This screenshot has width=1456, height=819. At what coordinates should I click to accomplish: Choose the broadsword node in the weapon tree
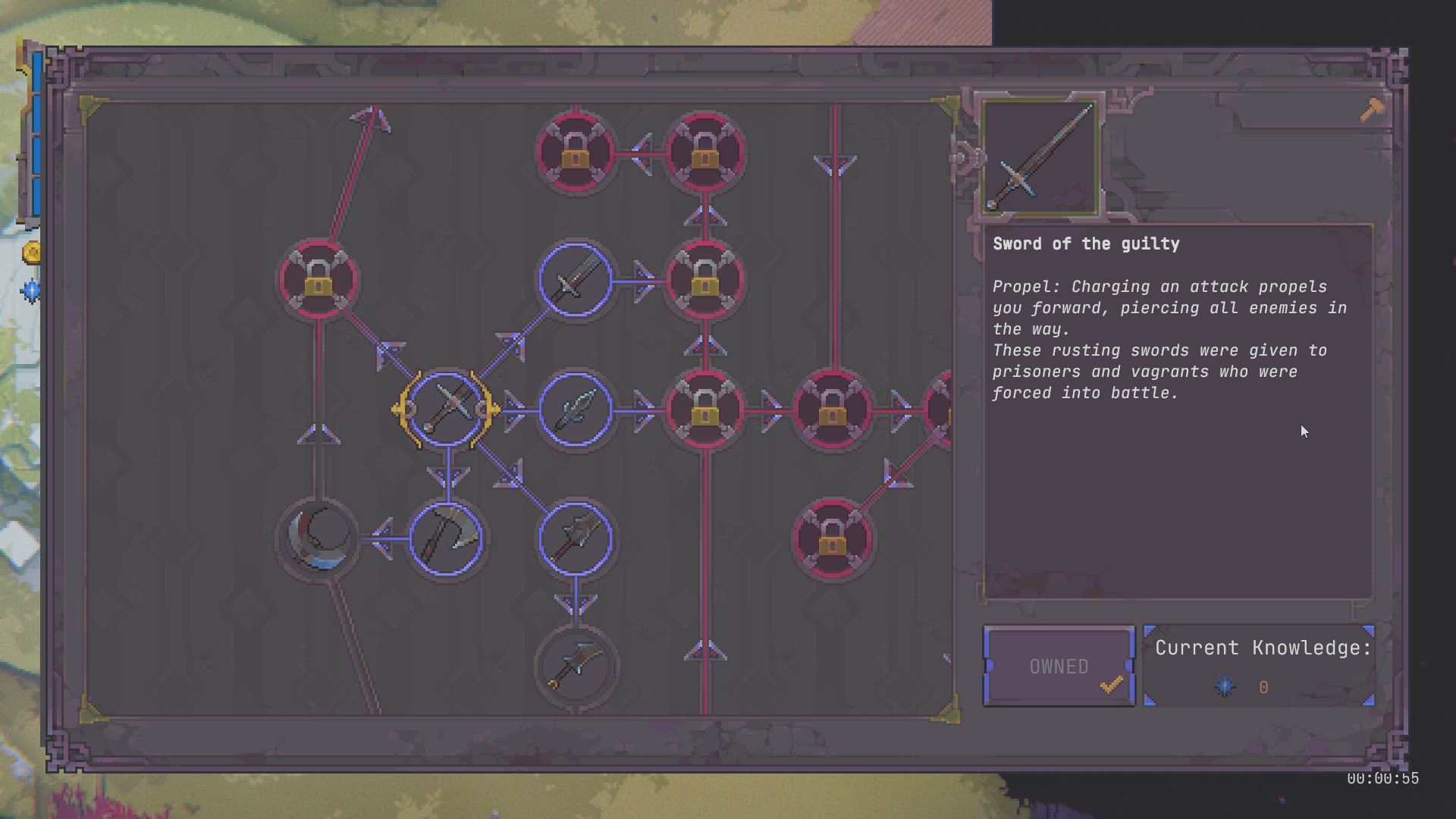576,281
